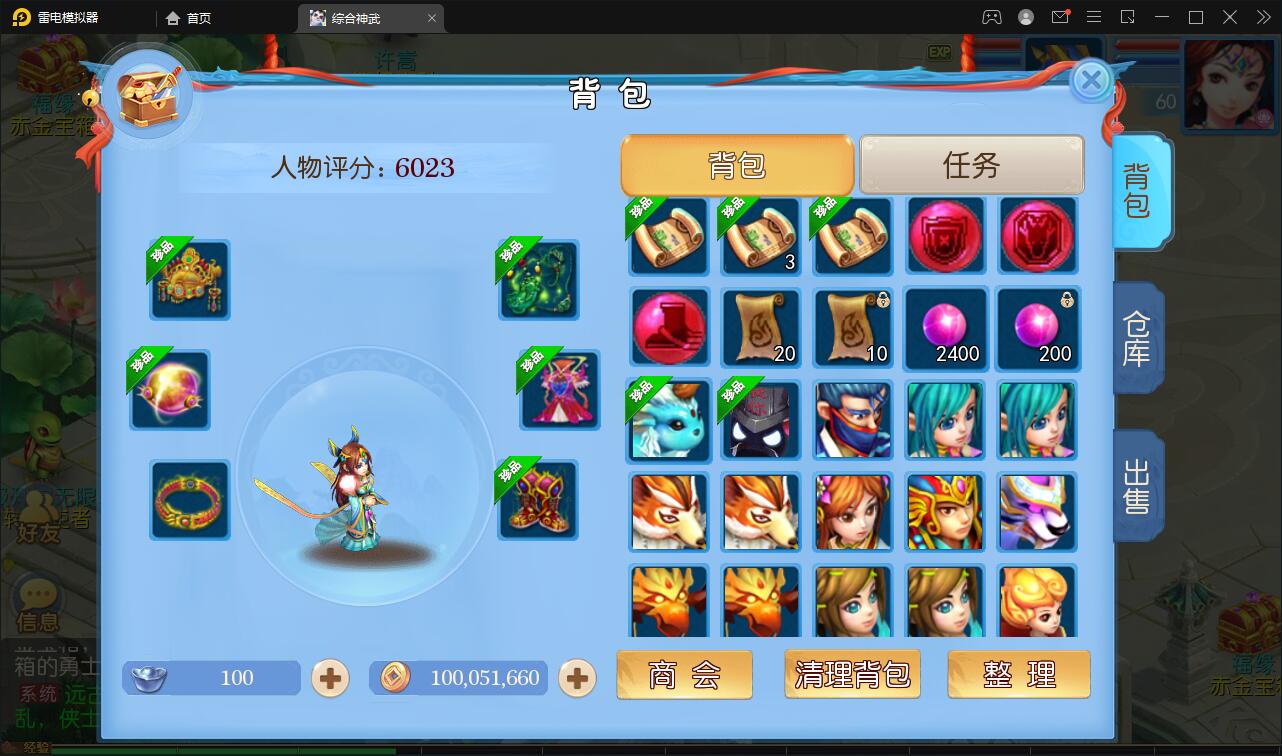Switch to the 出售 sell side tab

[1139, 485]
